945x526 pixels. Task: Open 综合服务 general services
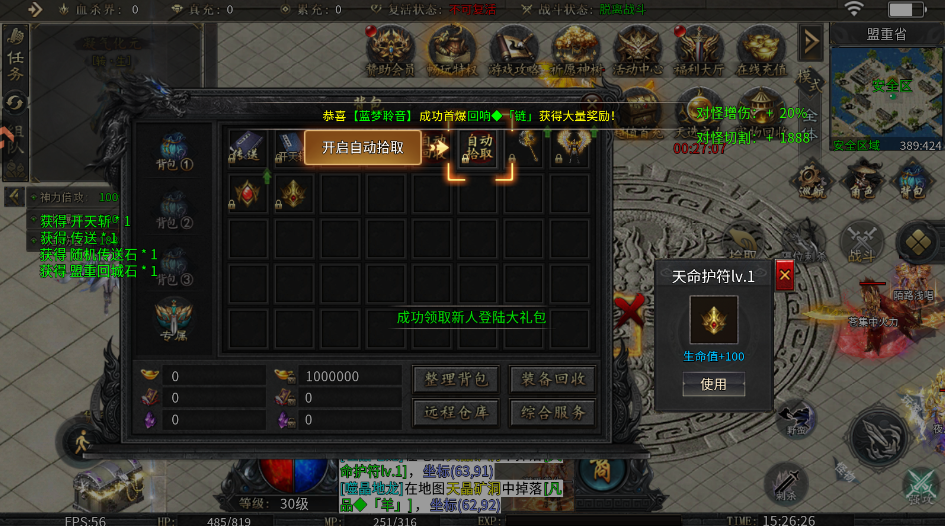pos(553,413)
